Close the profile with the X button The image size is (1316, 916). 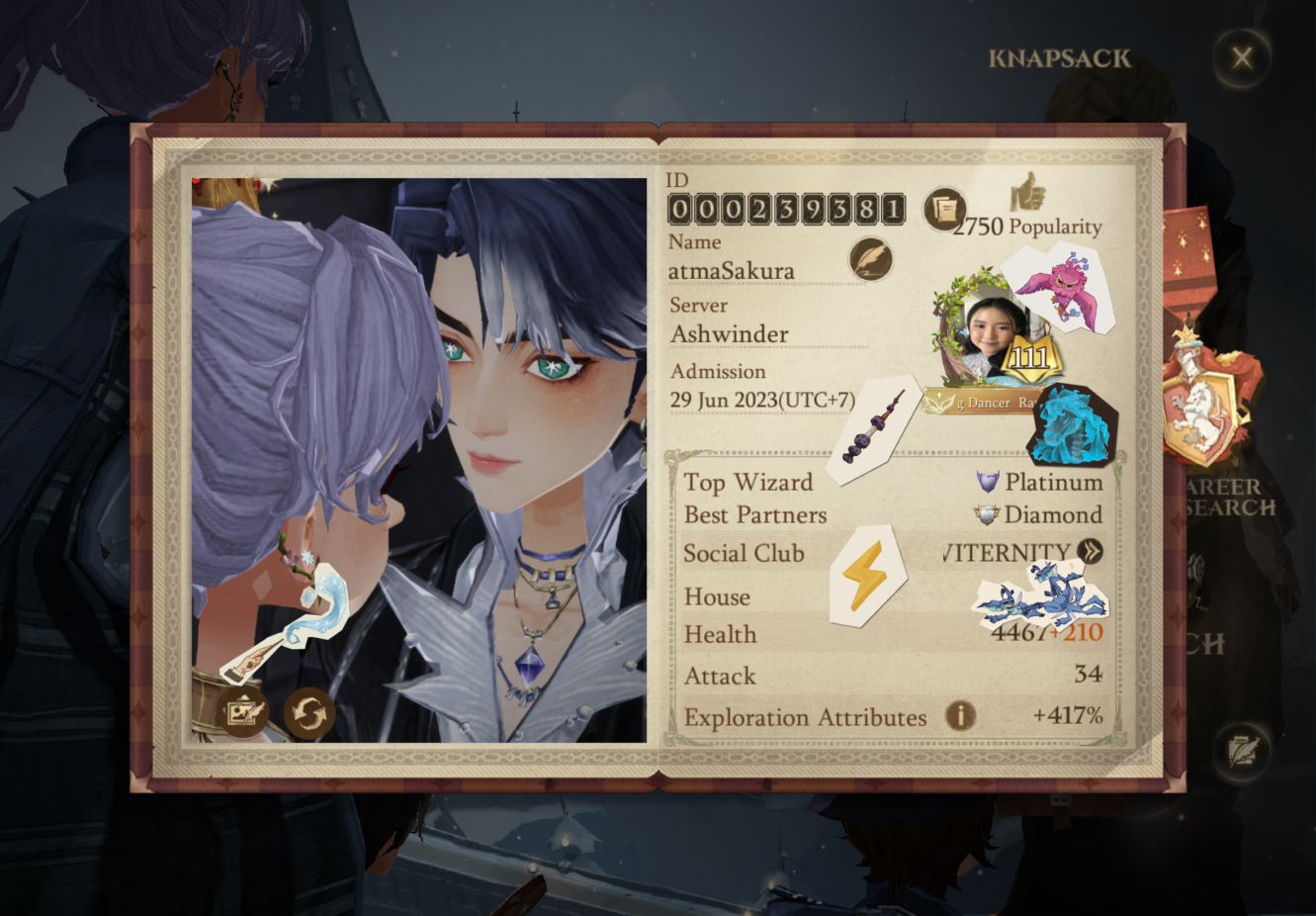pyautogui.click(x=1242, y=57)
